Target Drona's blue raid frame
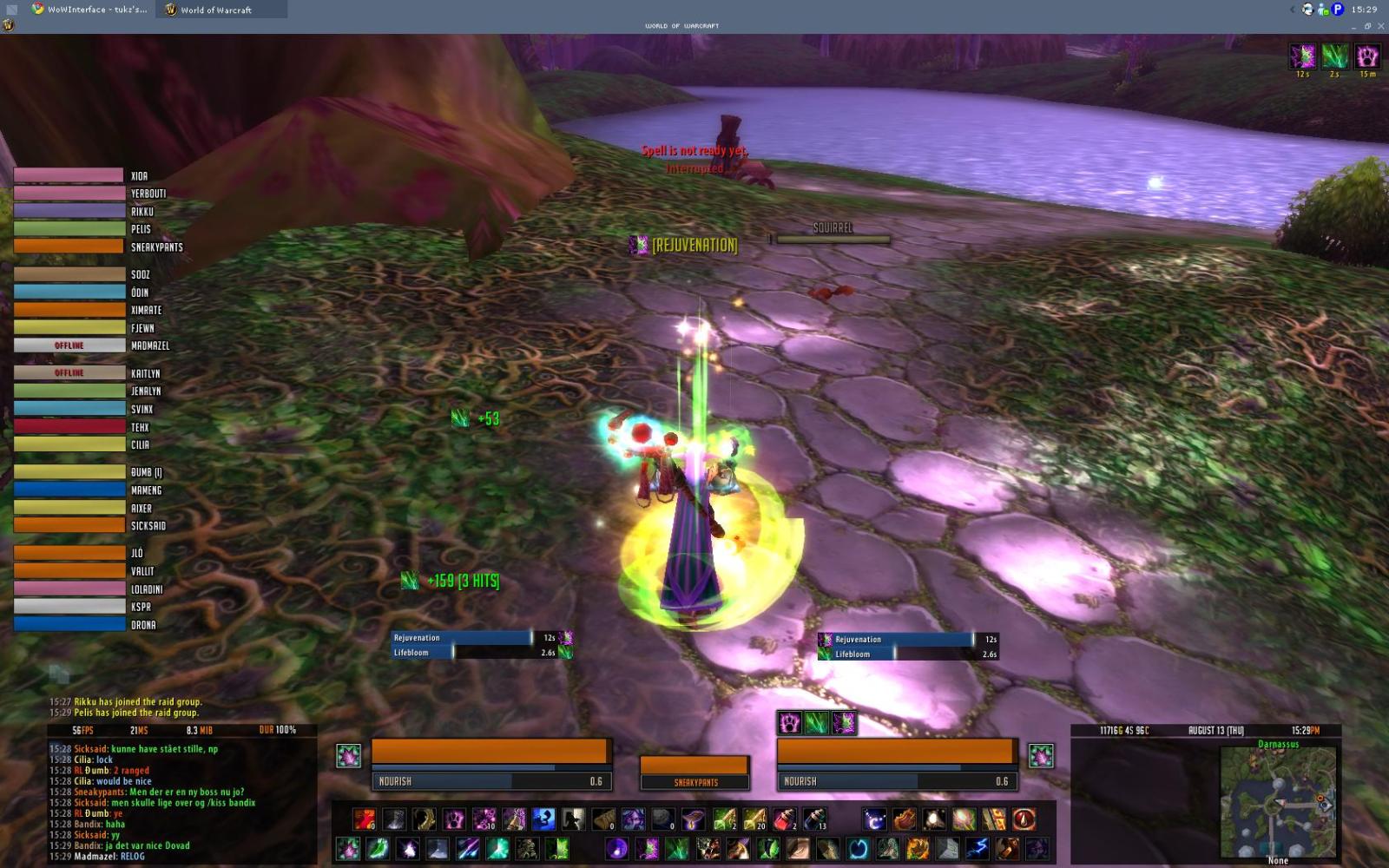This screenshot has height=868, width=1389. (x=69, y=624)
